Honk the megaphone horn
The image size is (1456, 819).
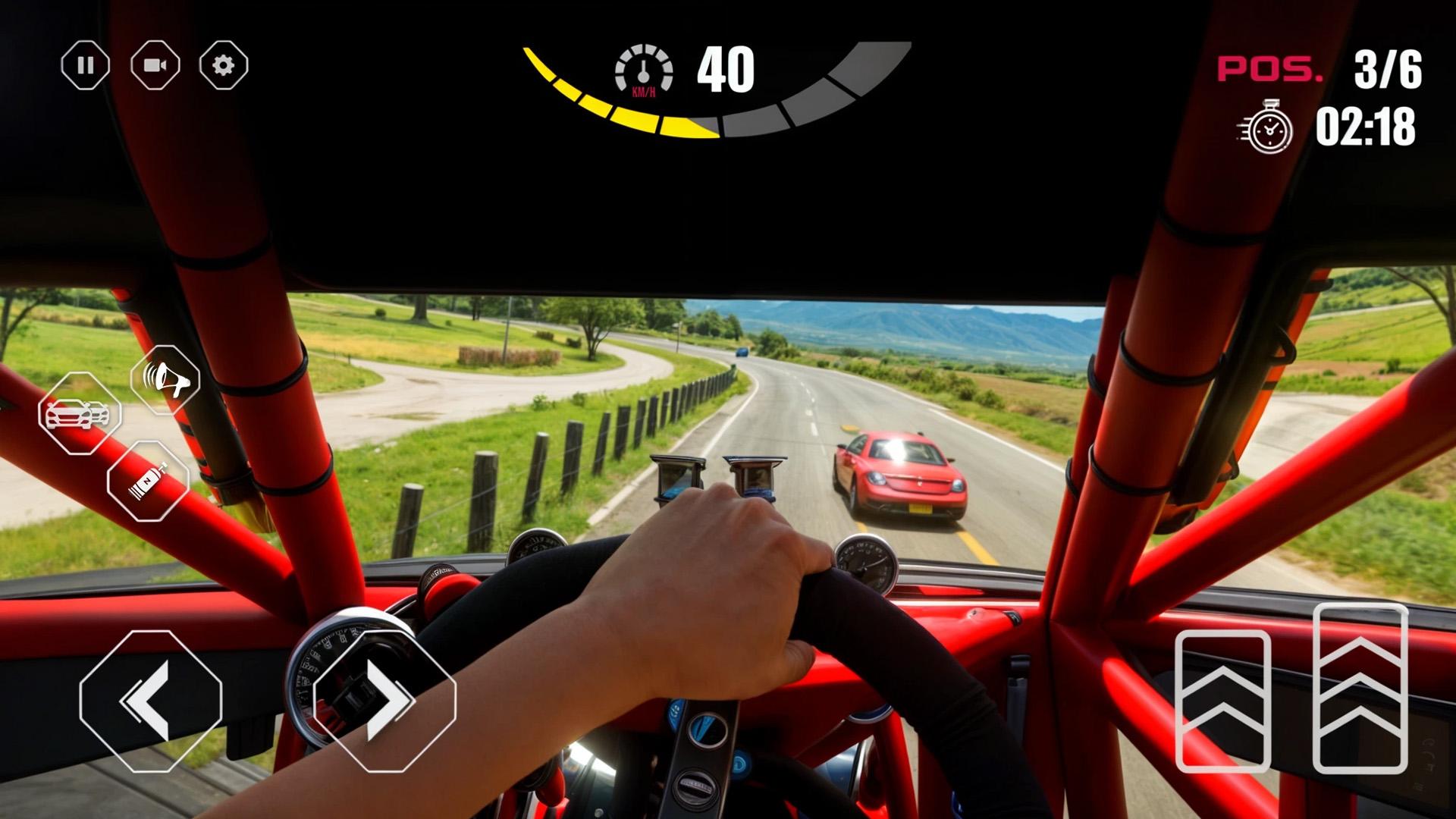pos(165,379)
